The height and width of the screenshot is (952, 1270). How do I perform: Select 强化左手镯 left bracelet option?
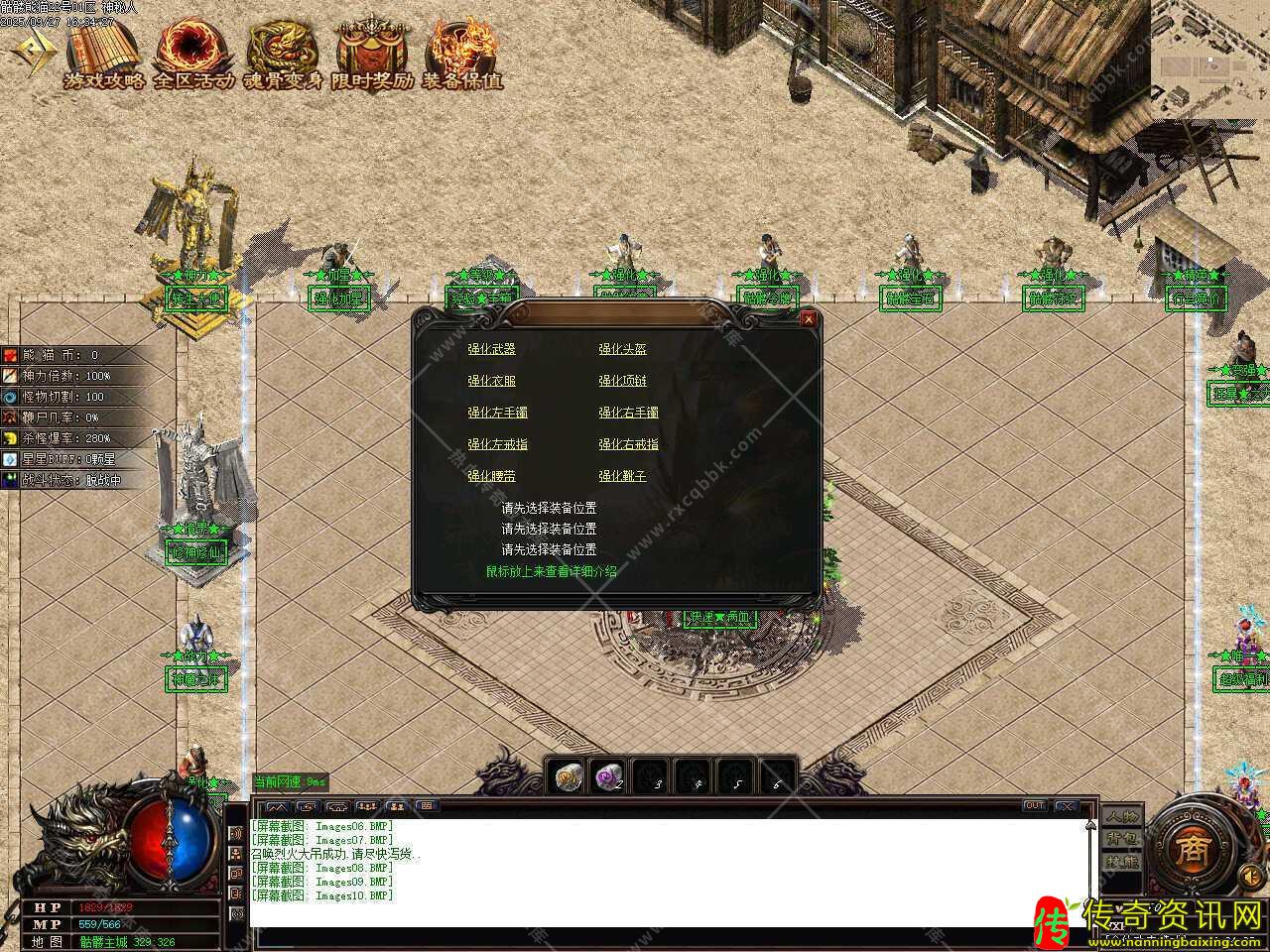click(x=497, y=413)
